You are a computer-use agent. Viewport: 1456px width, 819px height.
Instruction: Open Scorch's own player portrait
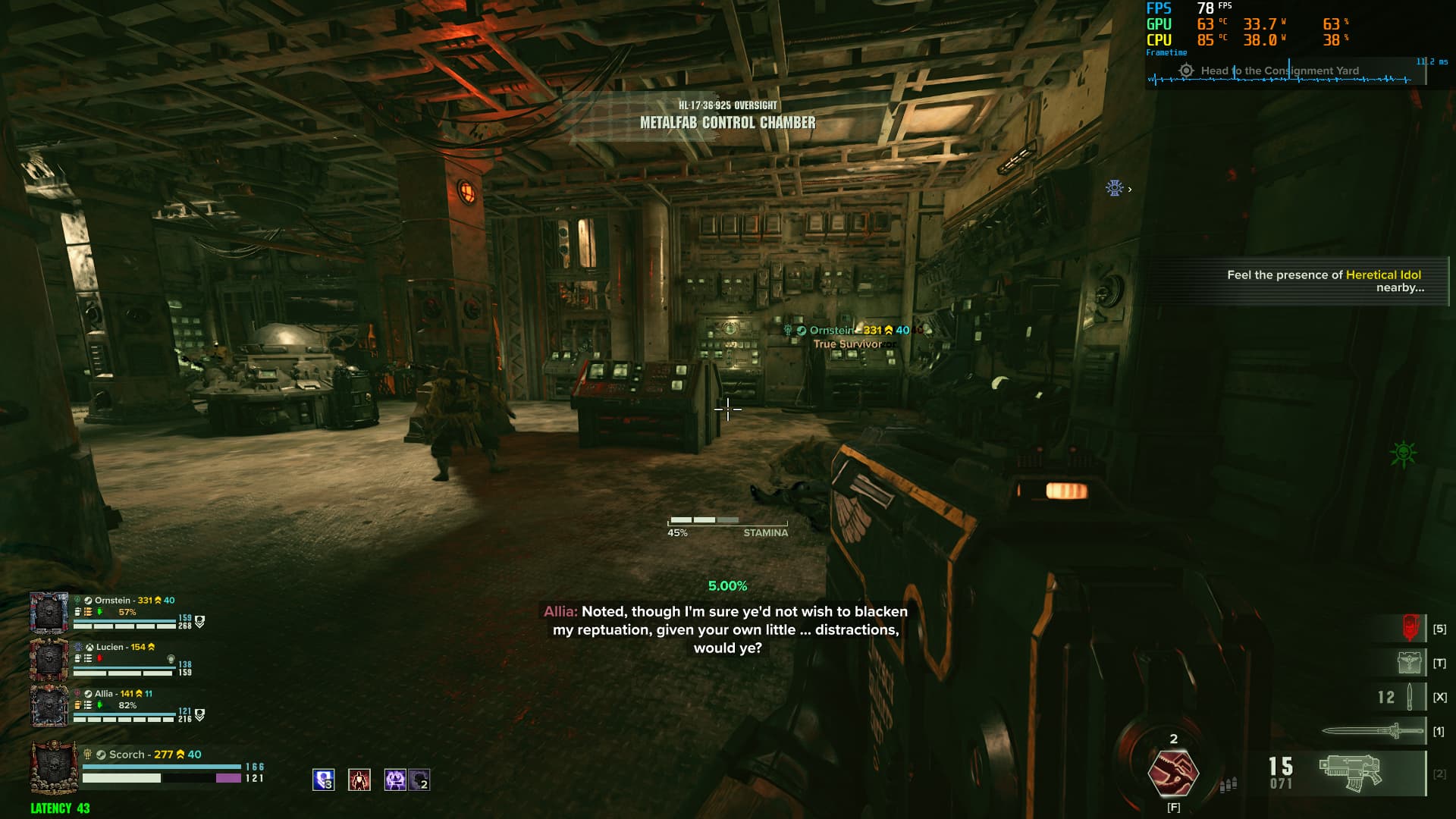[53, 767]
